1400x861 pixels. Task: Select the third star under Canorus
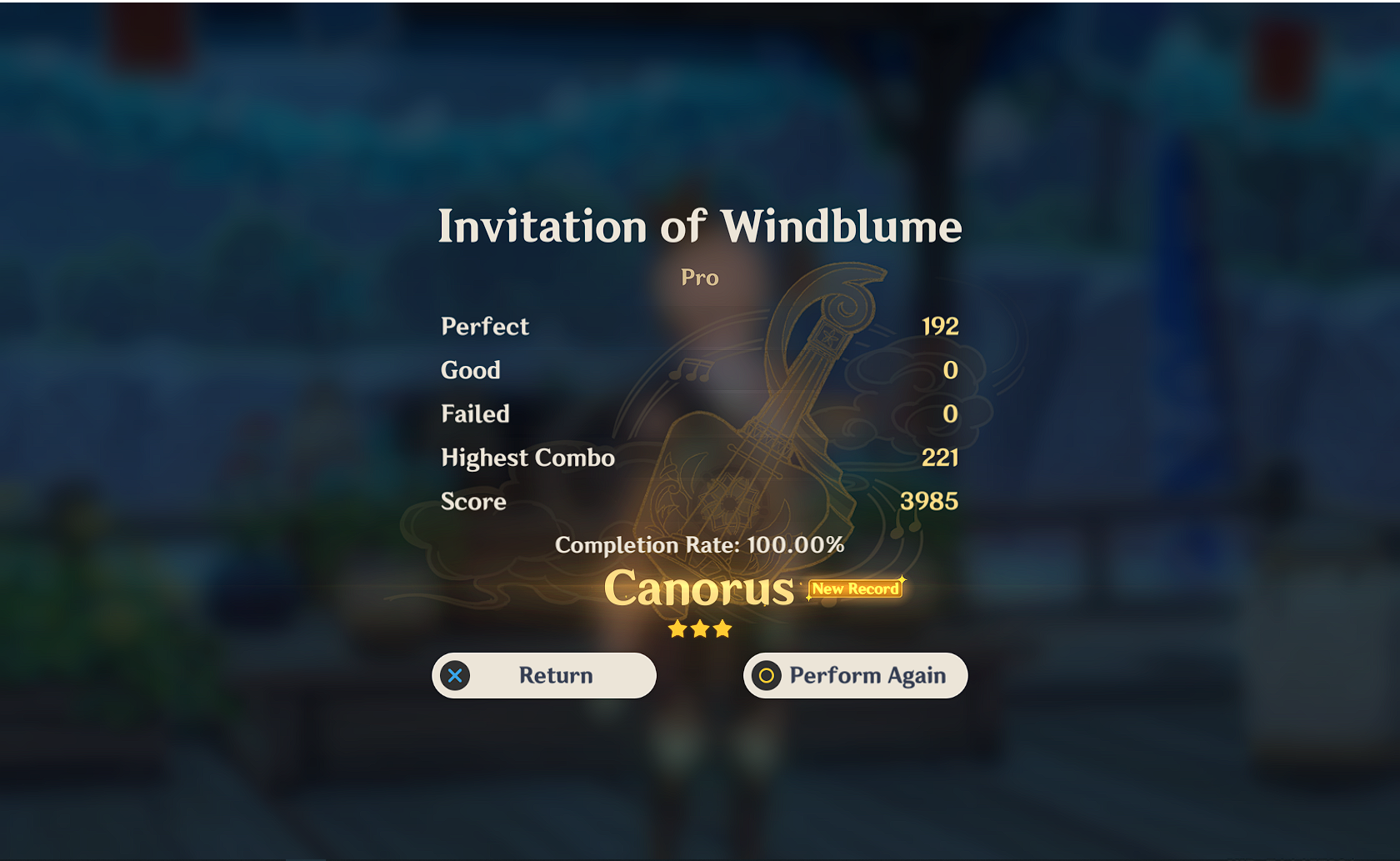pos(722,629)
